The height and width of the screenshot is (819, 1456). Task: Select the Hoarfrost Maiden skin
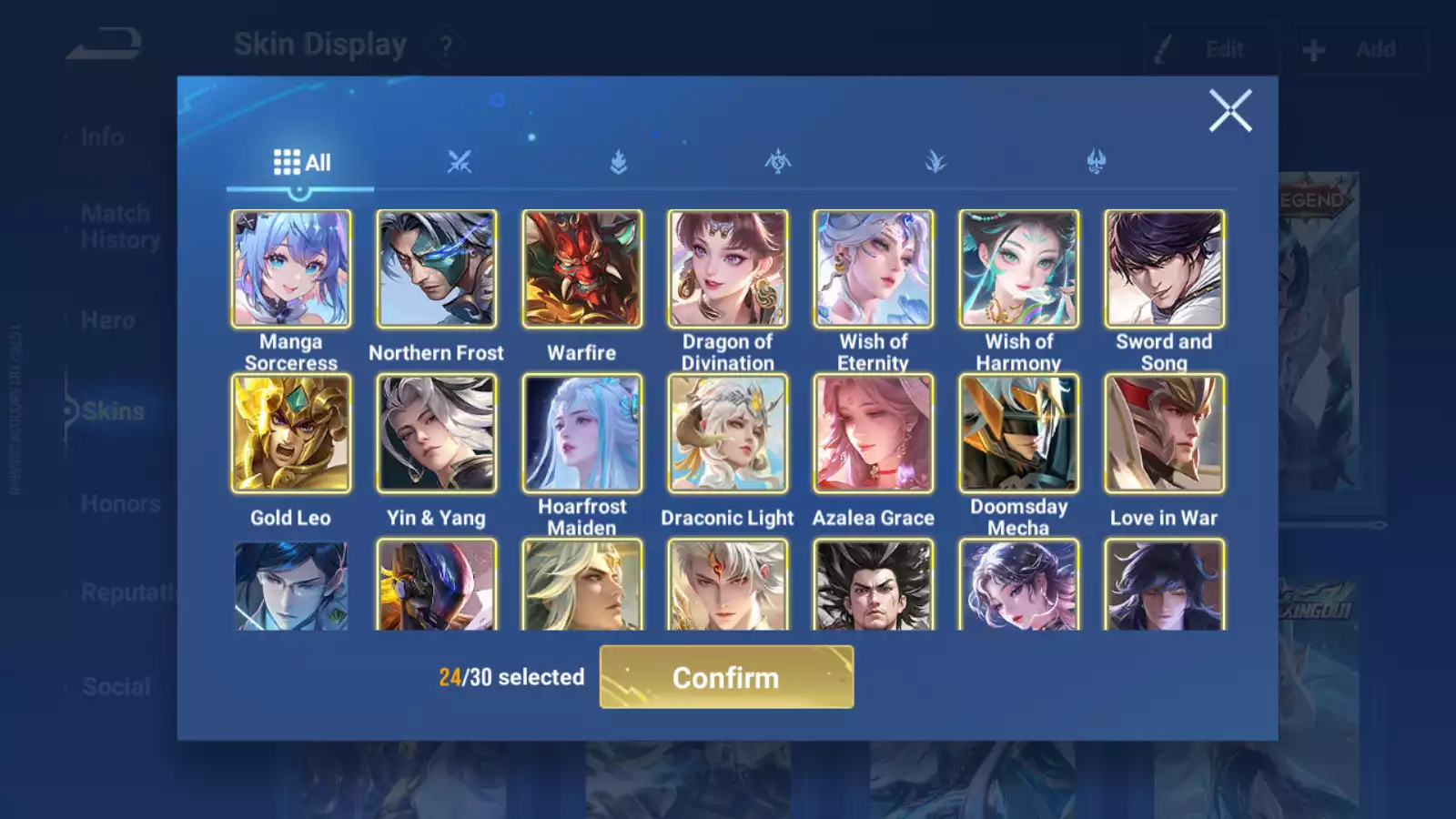582,434
